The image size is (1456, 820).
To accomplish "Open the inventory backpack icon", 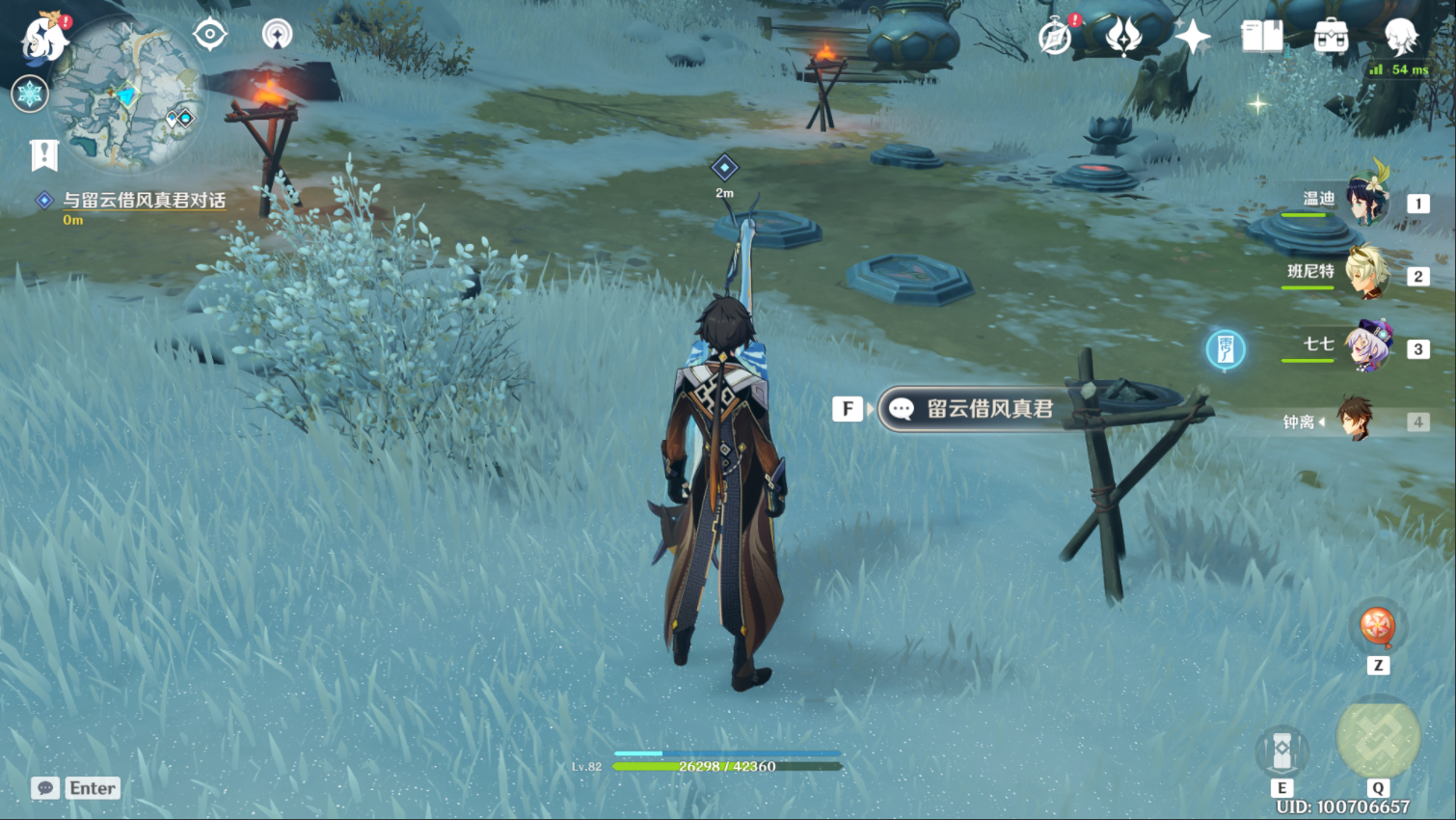I will 1331,37.
